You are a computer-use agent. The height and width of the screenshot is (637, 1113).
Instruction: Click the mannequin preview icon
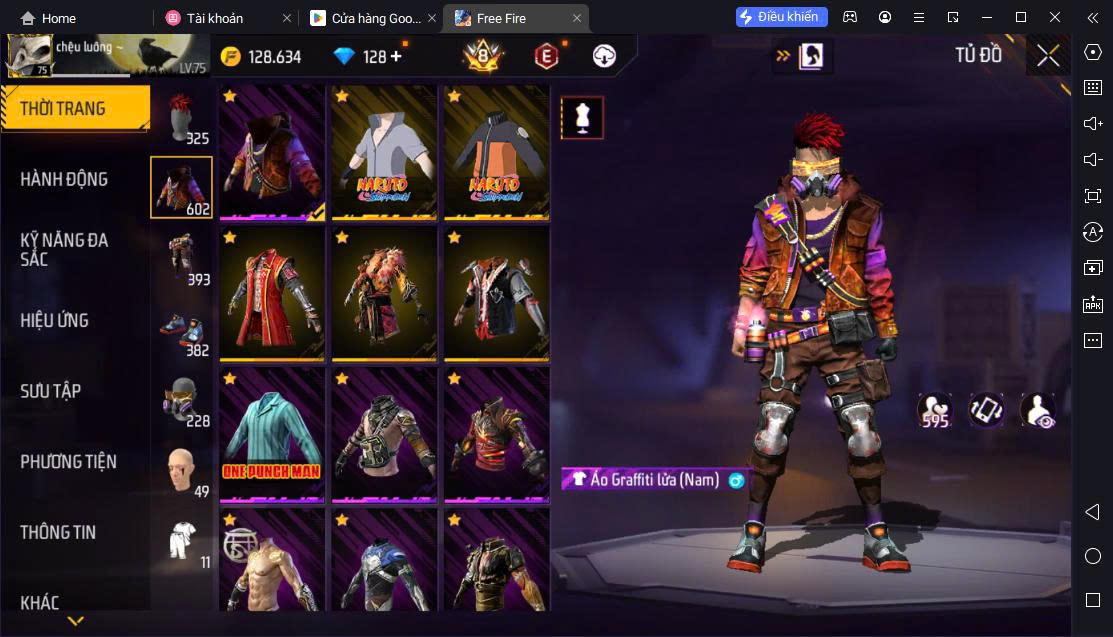pos(582,118)
